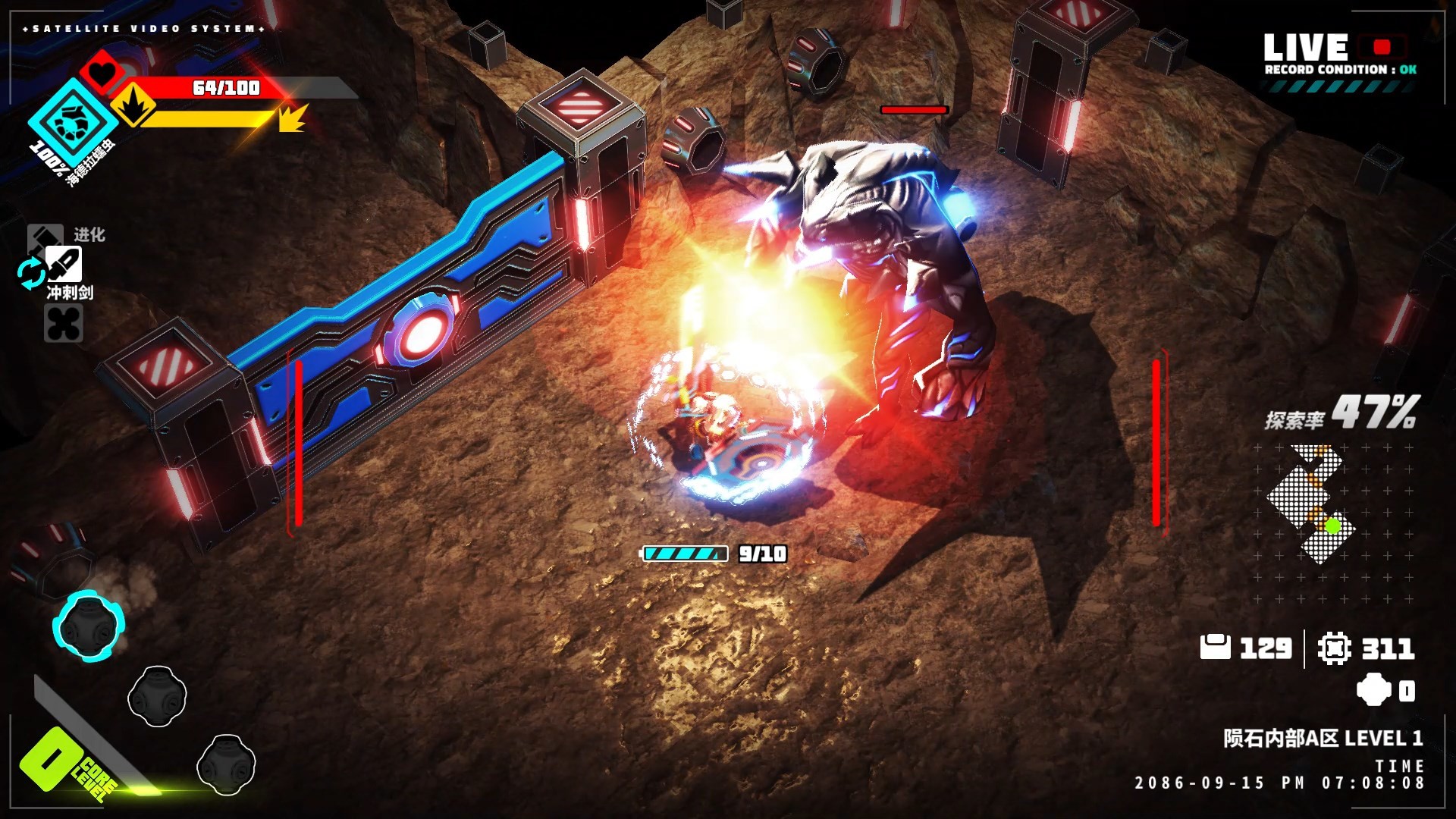The width and height of the screenshot is (1456, 819).
Task: Click the four-circle clover skill slot
Action: [63, 324]
